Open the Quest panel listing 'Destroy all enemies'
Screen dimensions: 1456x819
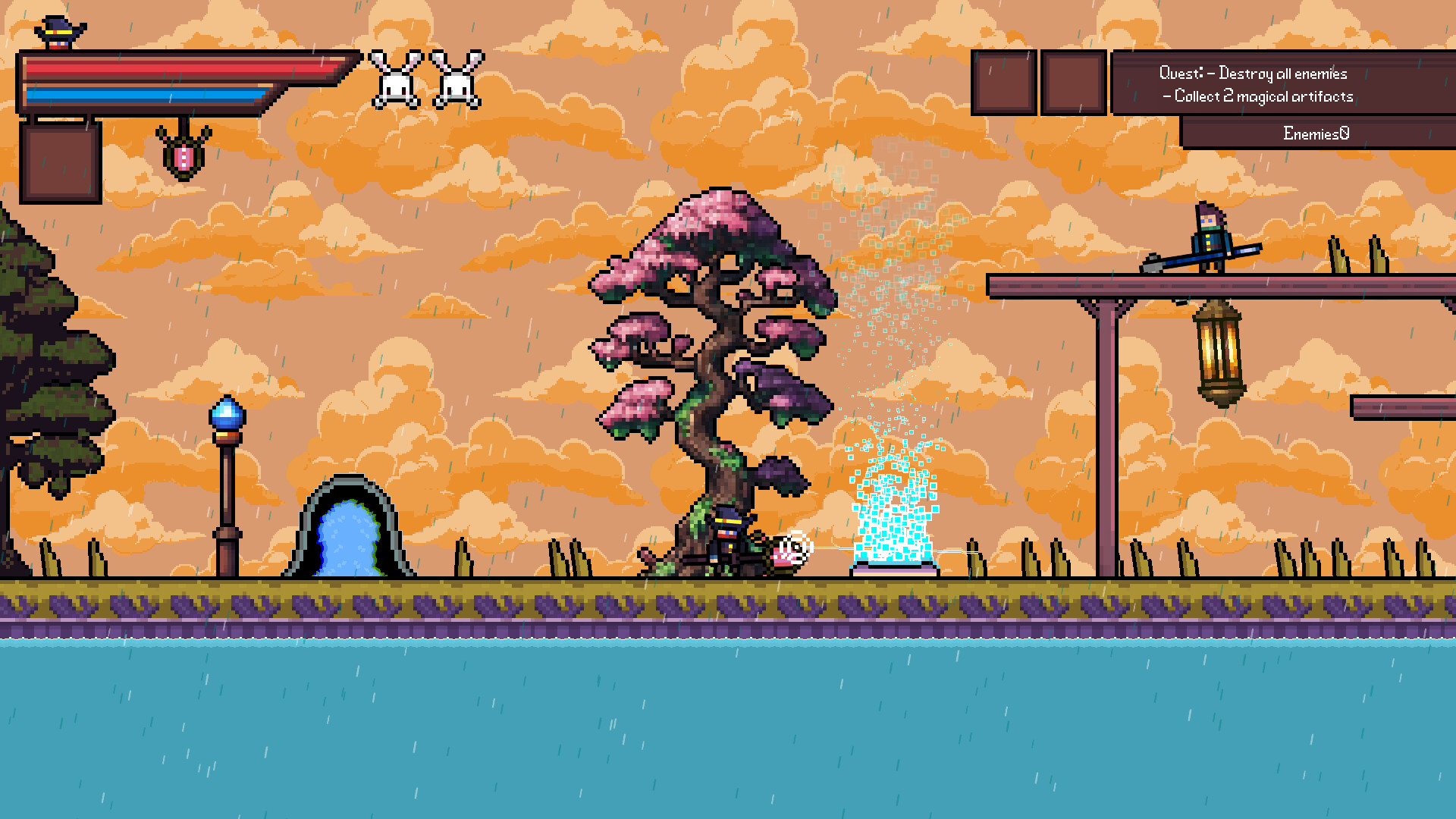coord(1282,74)
